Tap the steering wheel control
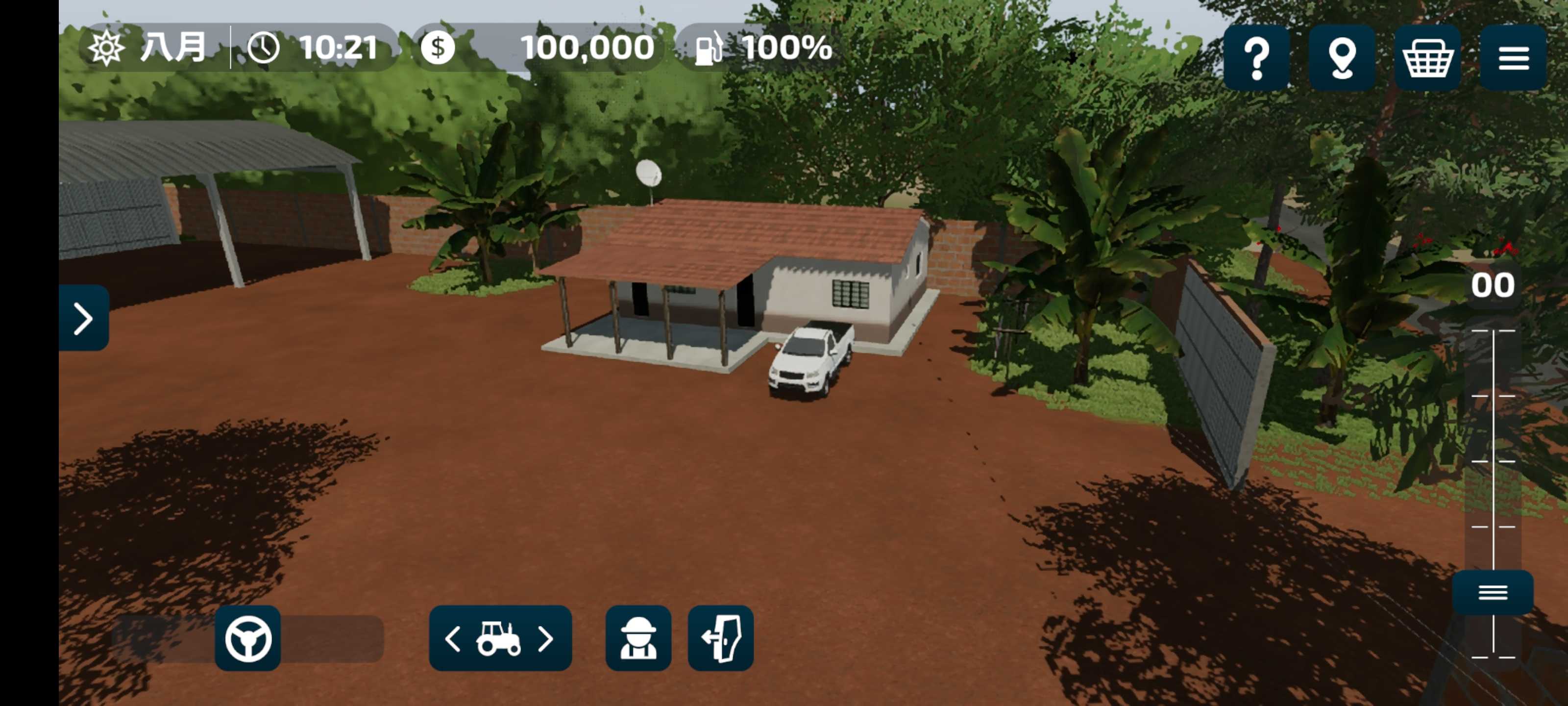 tap(248, 638)
